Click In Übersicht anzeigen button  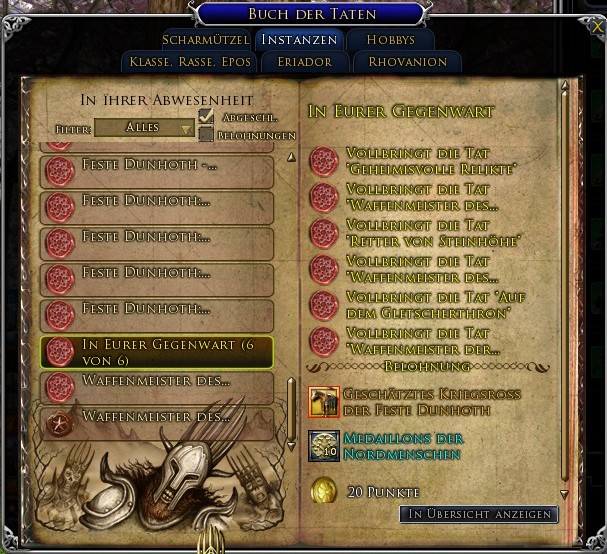click(x=478, y=514)
